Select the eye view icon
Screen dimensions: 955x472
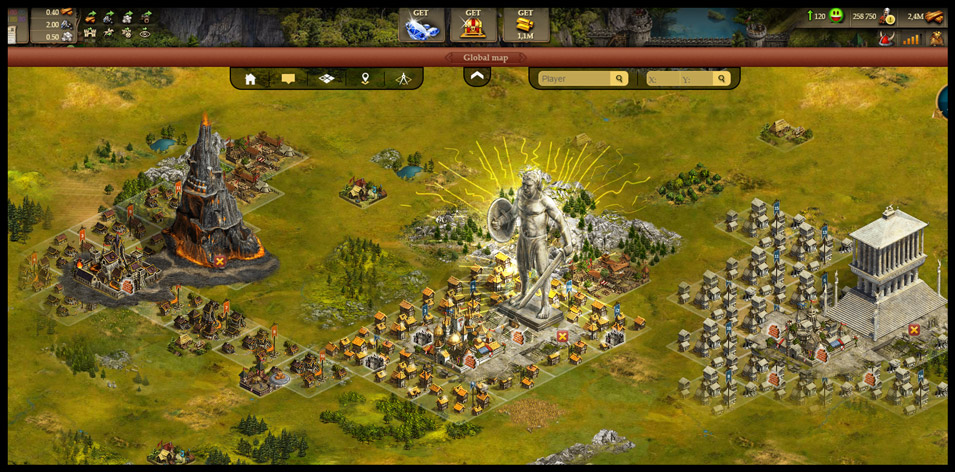pos(145,33)
